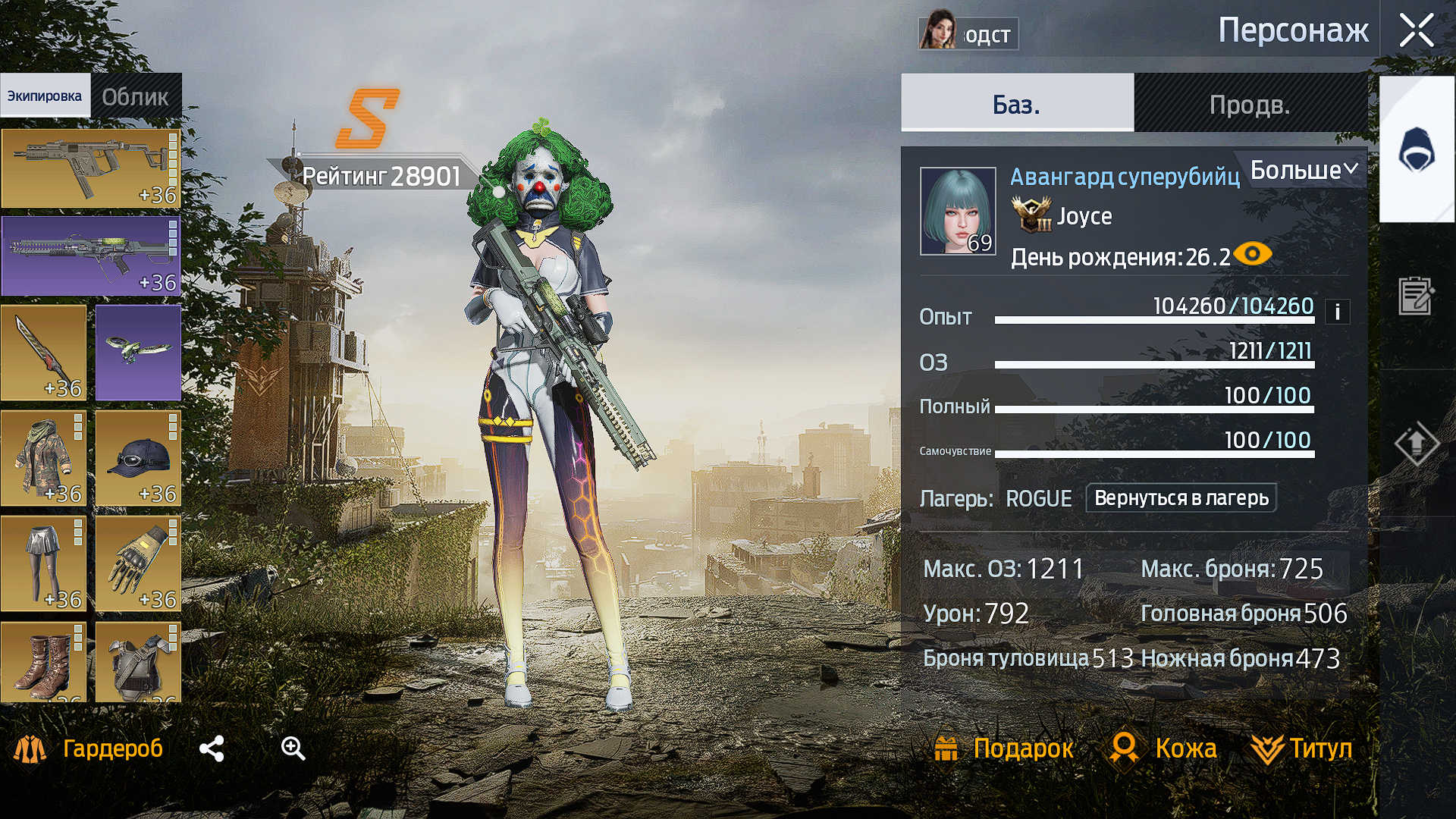Screen dimensions: 1456x819
Task: Select the Баз. basic stats tab
Action: tap(1017, 104)
